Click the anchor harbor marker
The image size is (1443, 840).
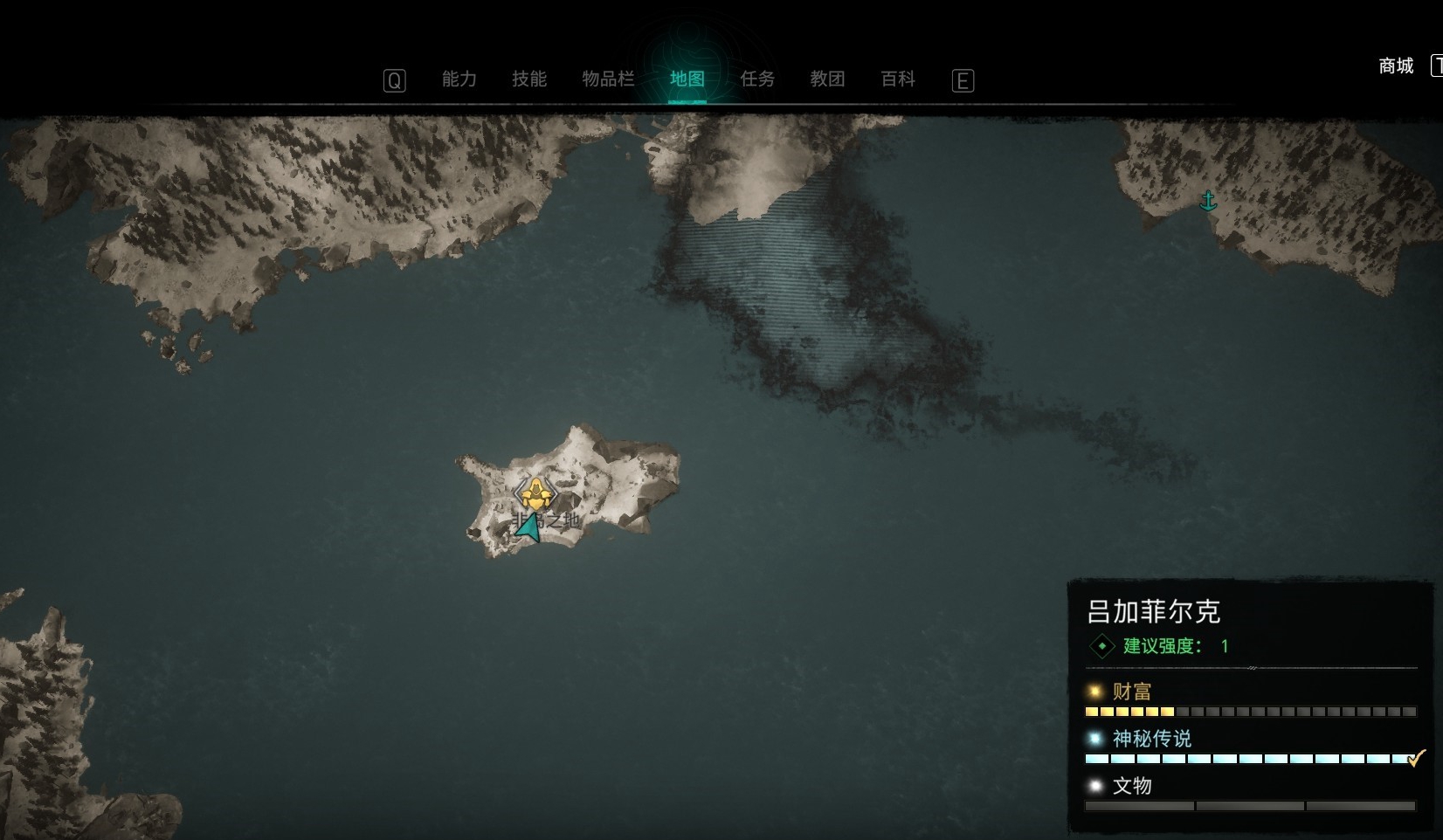point(1208,201)
